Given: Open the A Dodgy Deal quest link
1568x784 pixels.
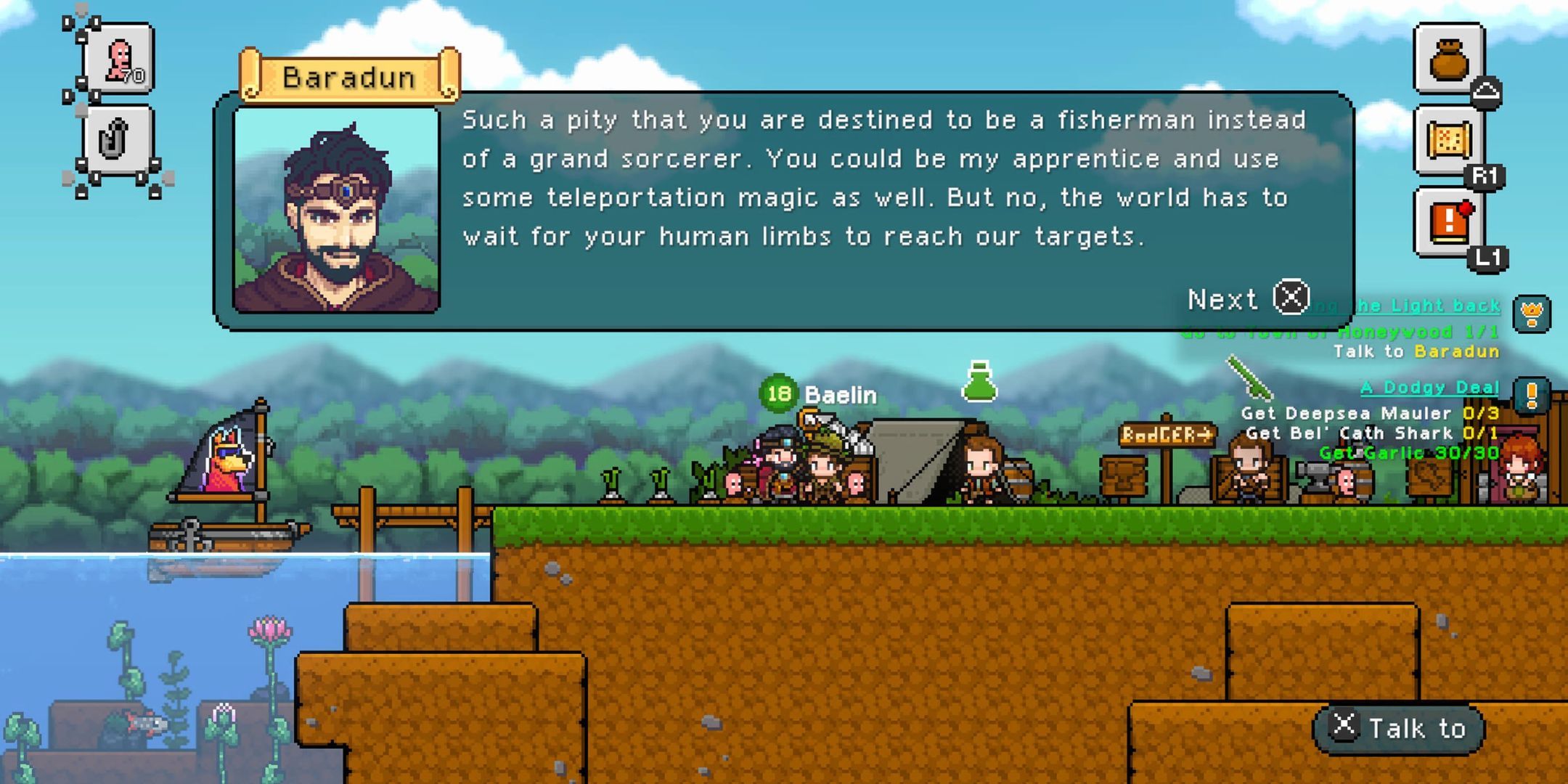Looking at the screenshot, I should point(1429,388).
